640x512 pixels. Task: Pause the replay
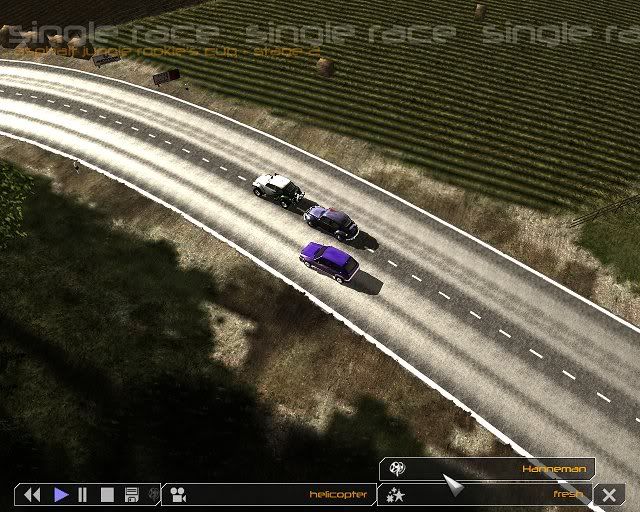83,494
